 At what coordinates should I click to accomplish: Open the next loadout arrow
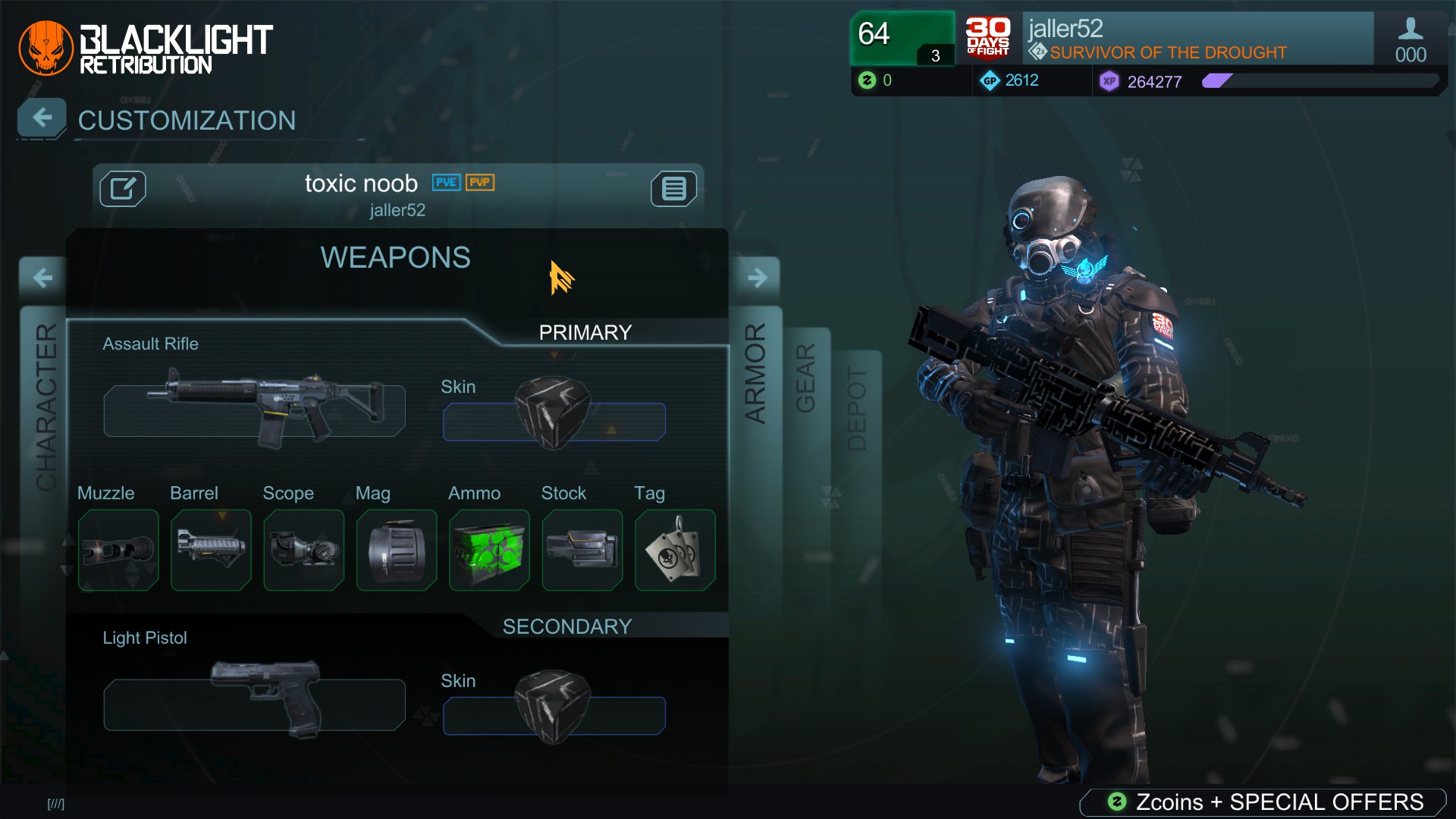click(757, 277)
